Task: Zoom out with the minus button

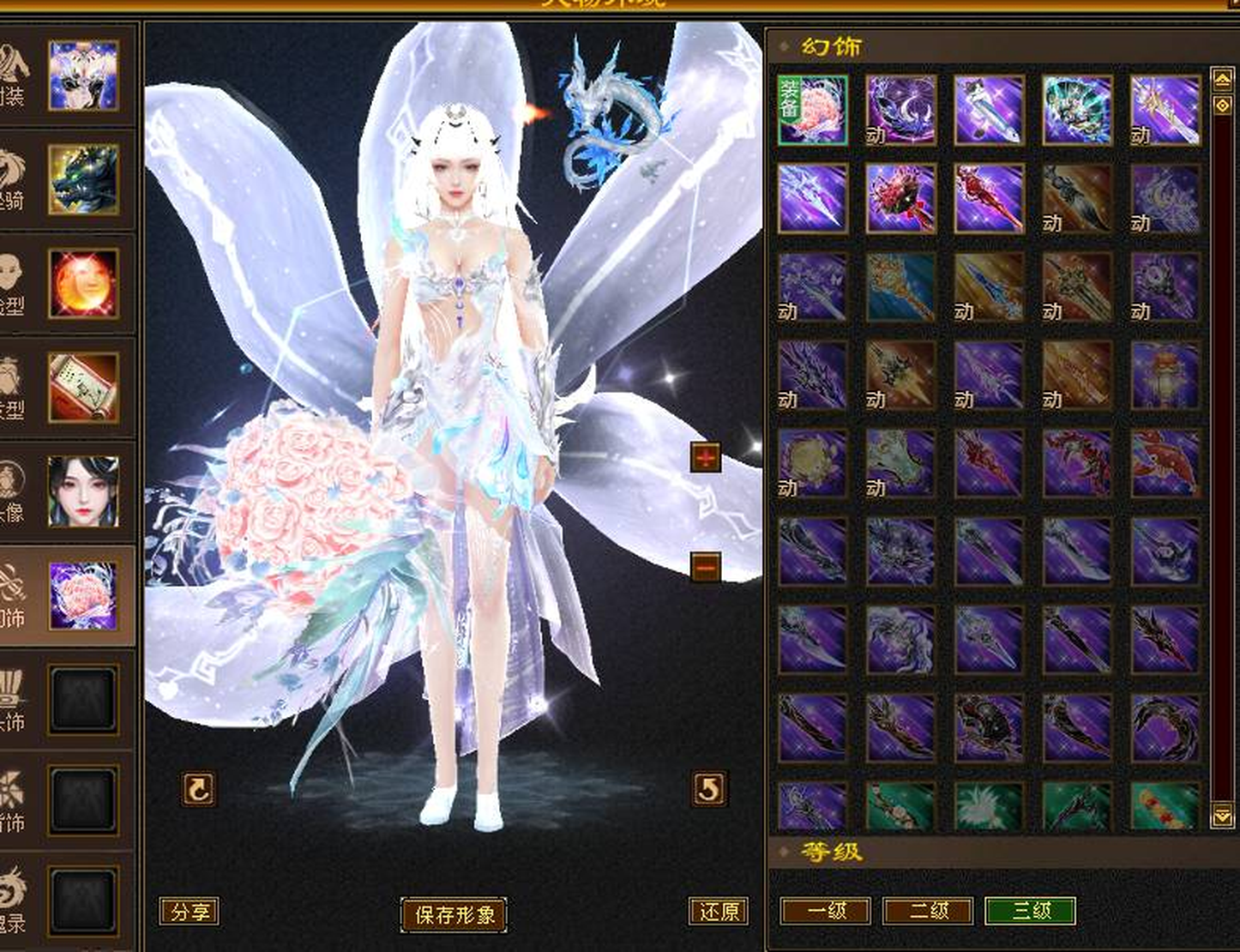Action: coord(705,567)
